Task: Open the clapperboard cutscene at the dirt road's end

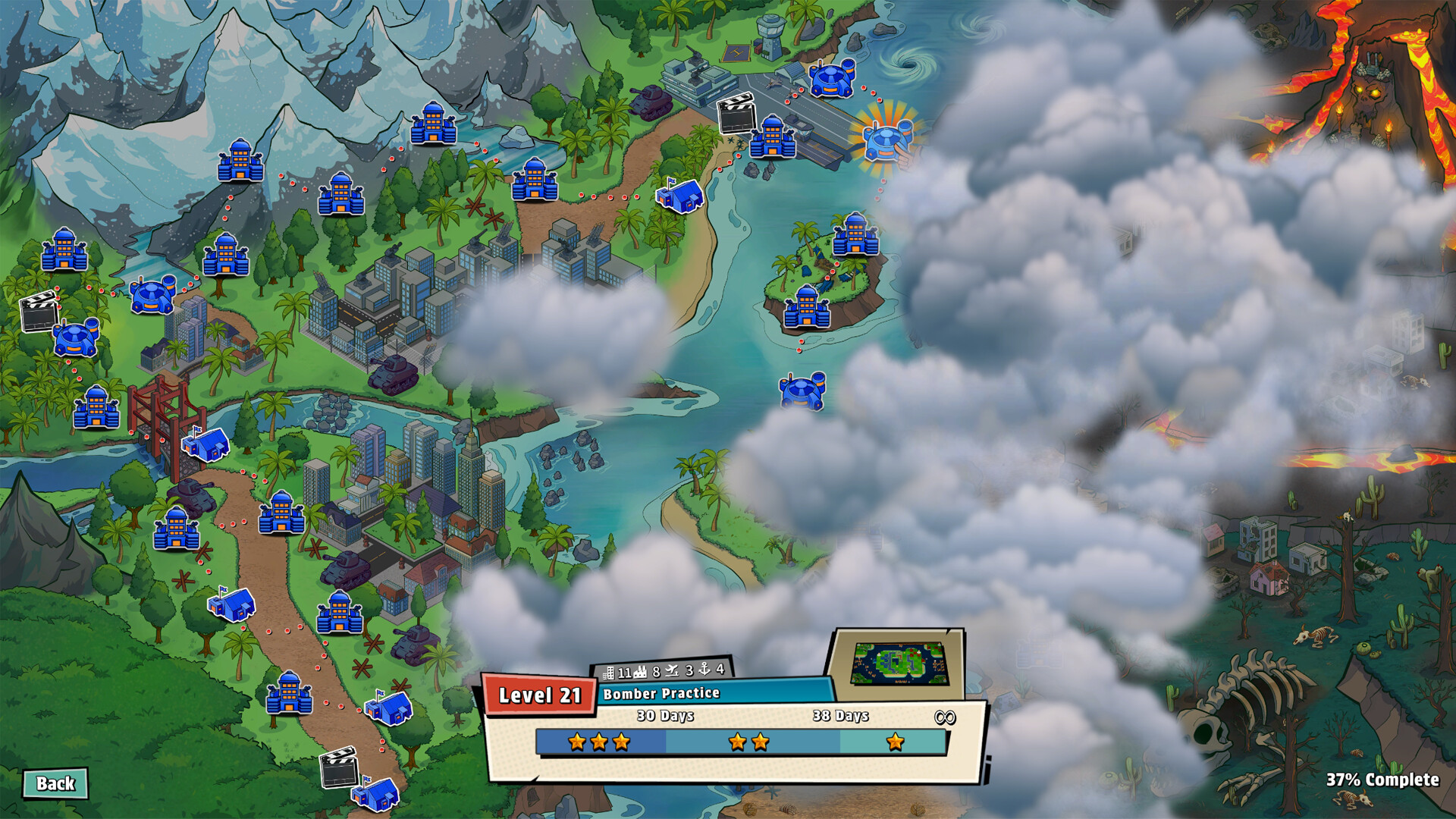Action: coord(338,767)
